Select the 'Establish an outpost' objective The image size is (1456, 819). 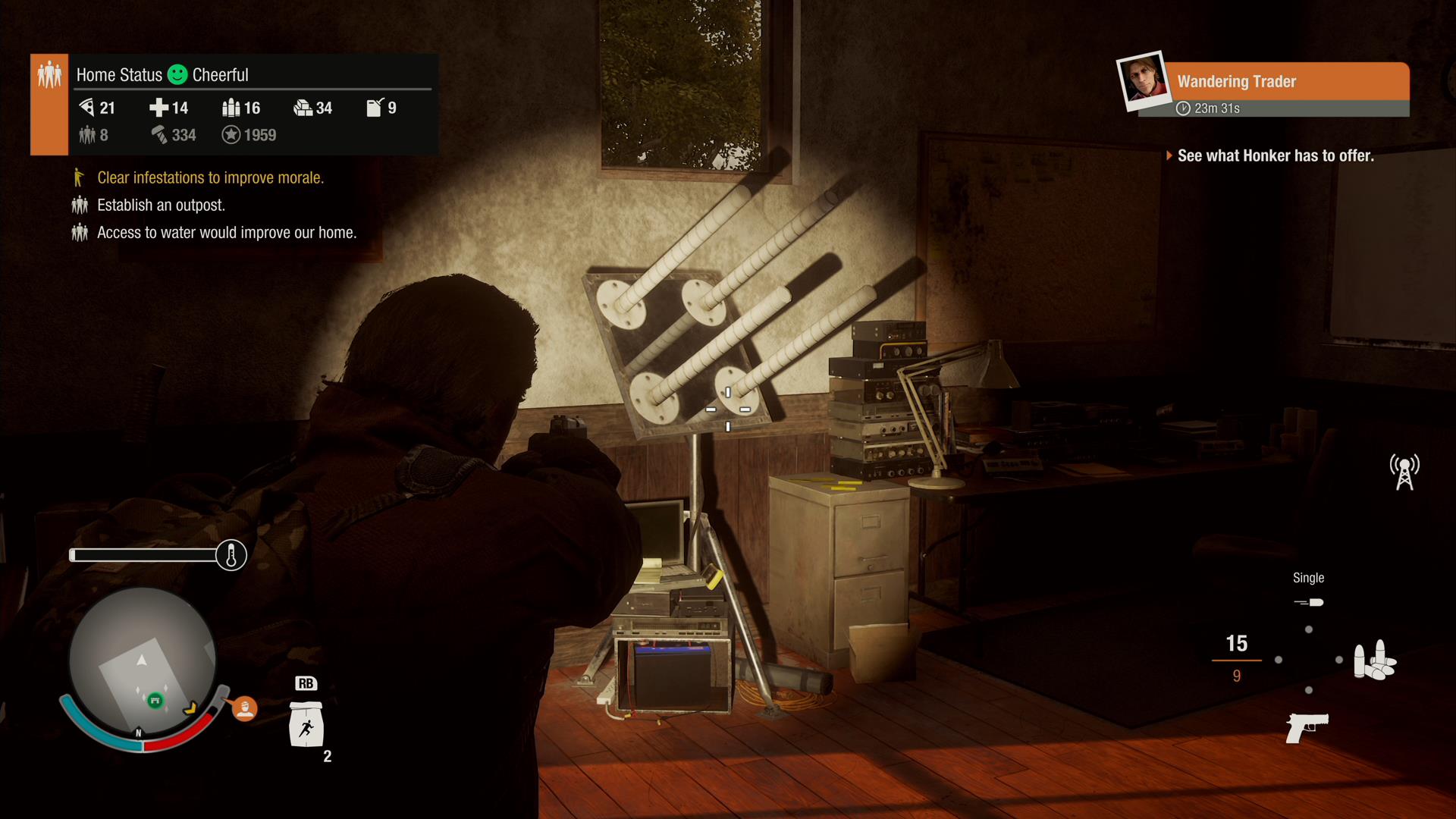click(x=161, y=205)
